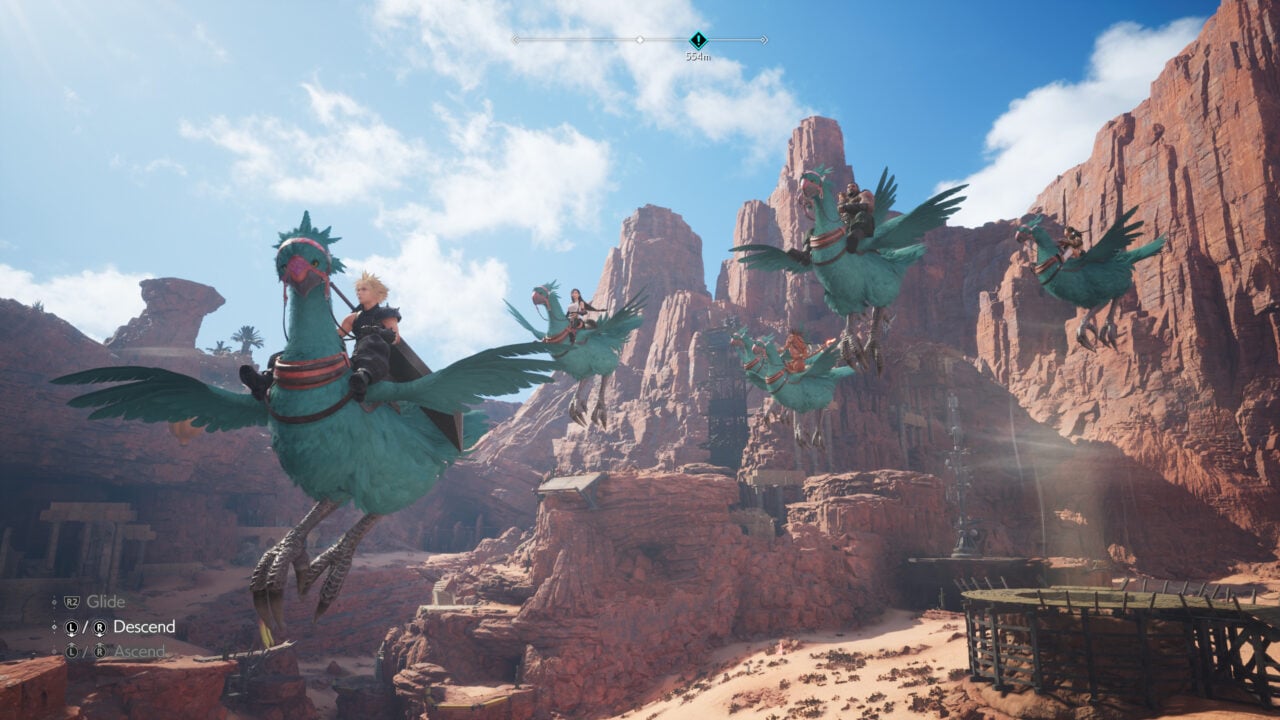Click the dotted node beside the Glide prompt

pyautogui.click(x=54, y=603)
